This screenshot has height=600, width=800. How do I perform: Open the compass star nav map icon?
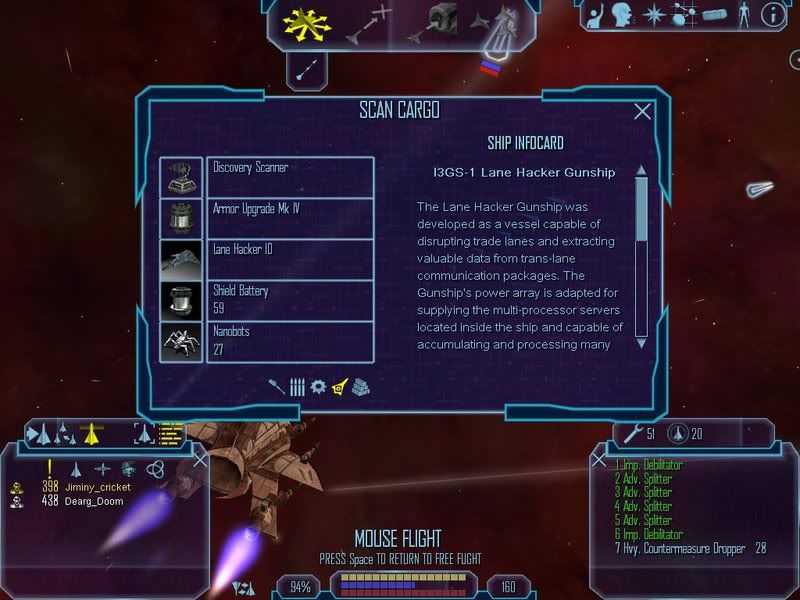pyautogui.click(x=654, y=15)
